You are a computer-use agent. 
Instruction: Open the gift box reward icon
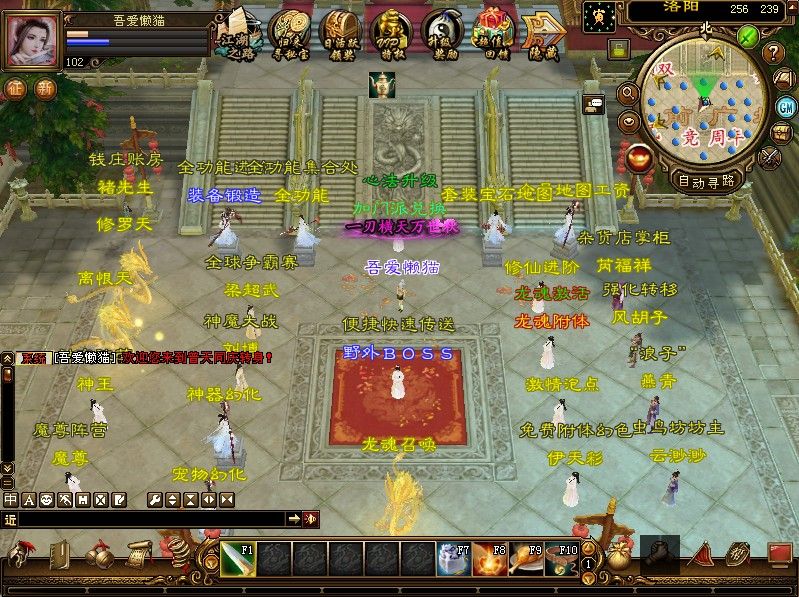click(x=492, y=34)
